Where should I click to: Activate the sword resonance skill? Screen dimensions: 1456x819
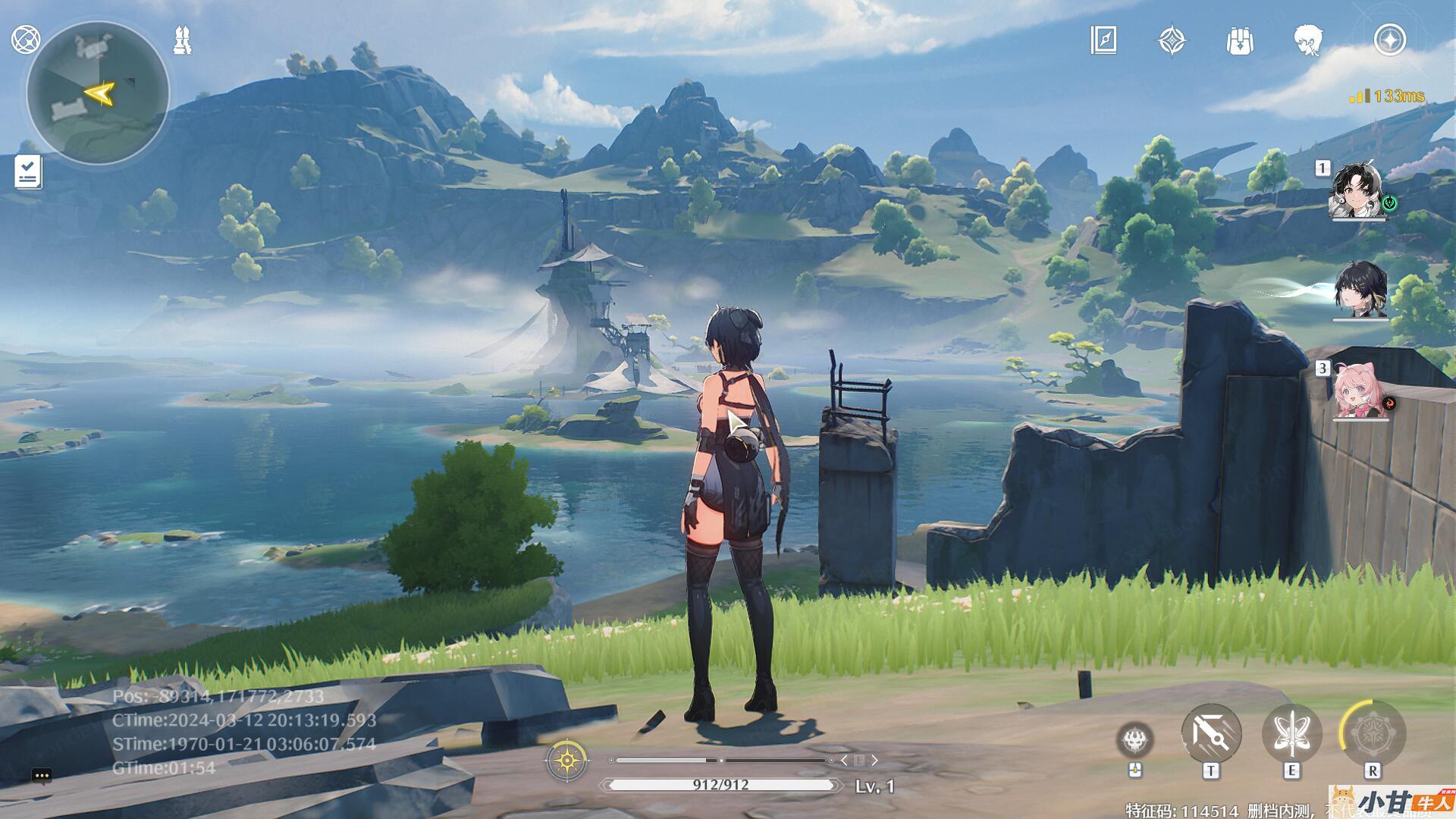[1291, 734]
